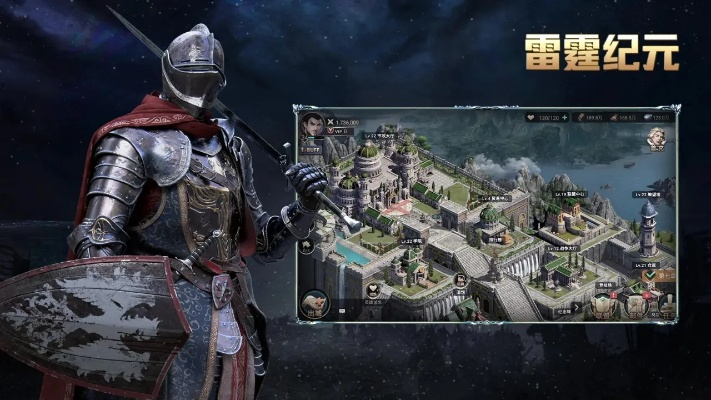The width and height of the screenshot is (711, 400).
Task: Add stamina with the plus button
Action: pyautogui.click(x=566, y=117)
